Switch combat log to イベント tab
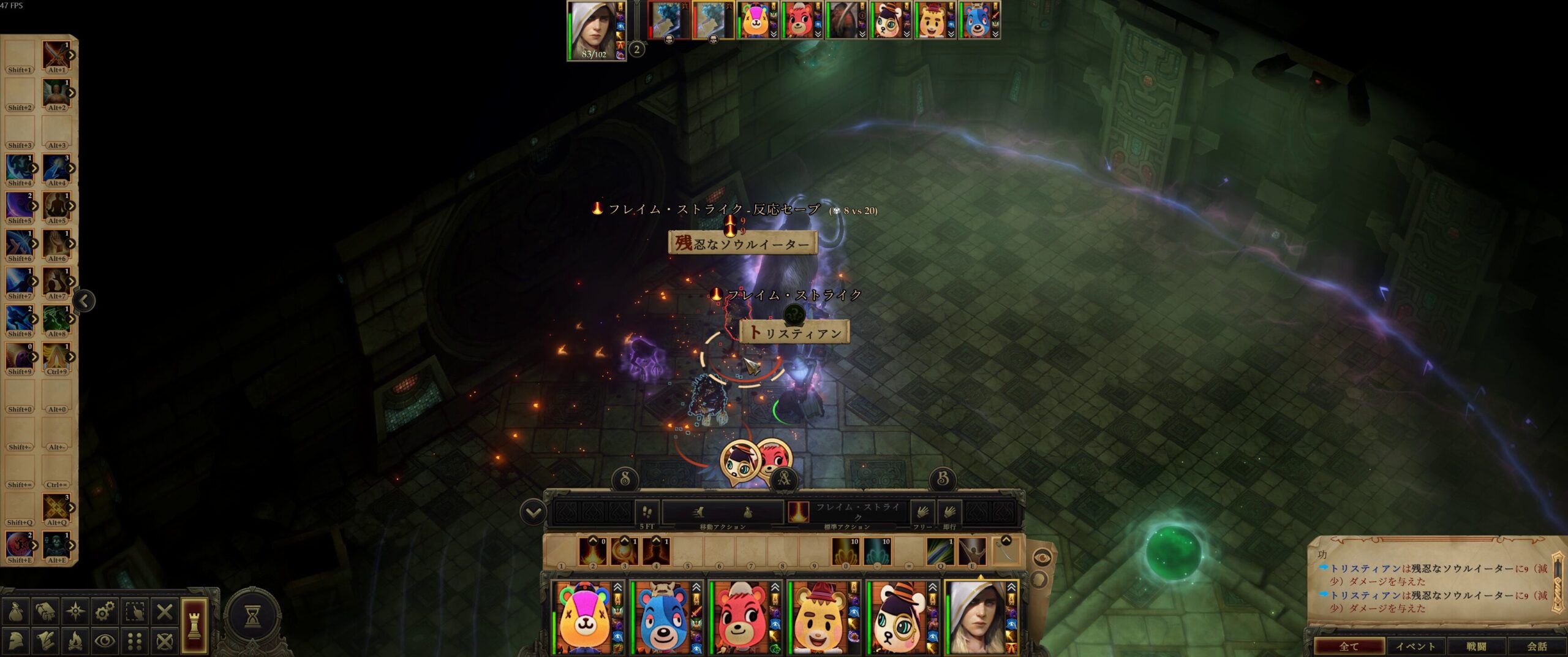The width and height of the screenshot is (1568, 657). [1415, 646]
